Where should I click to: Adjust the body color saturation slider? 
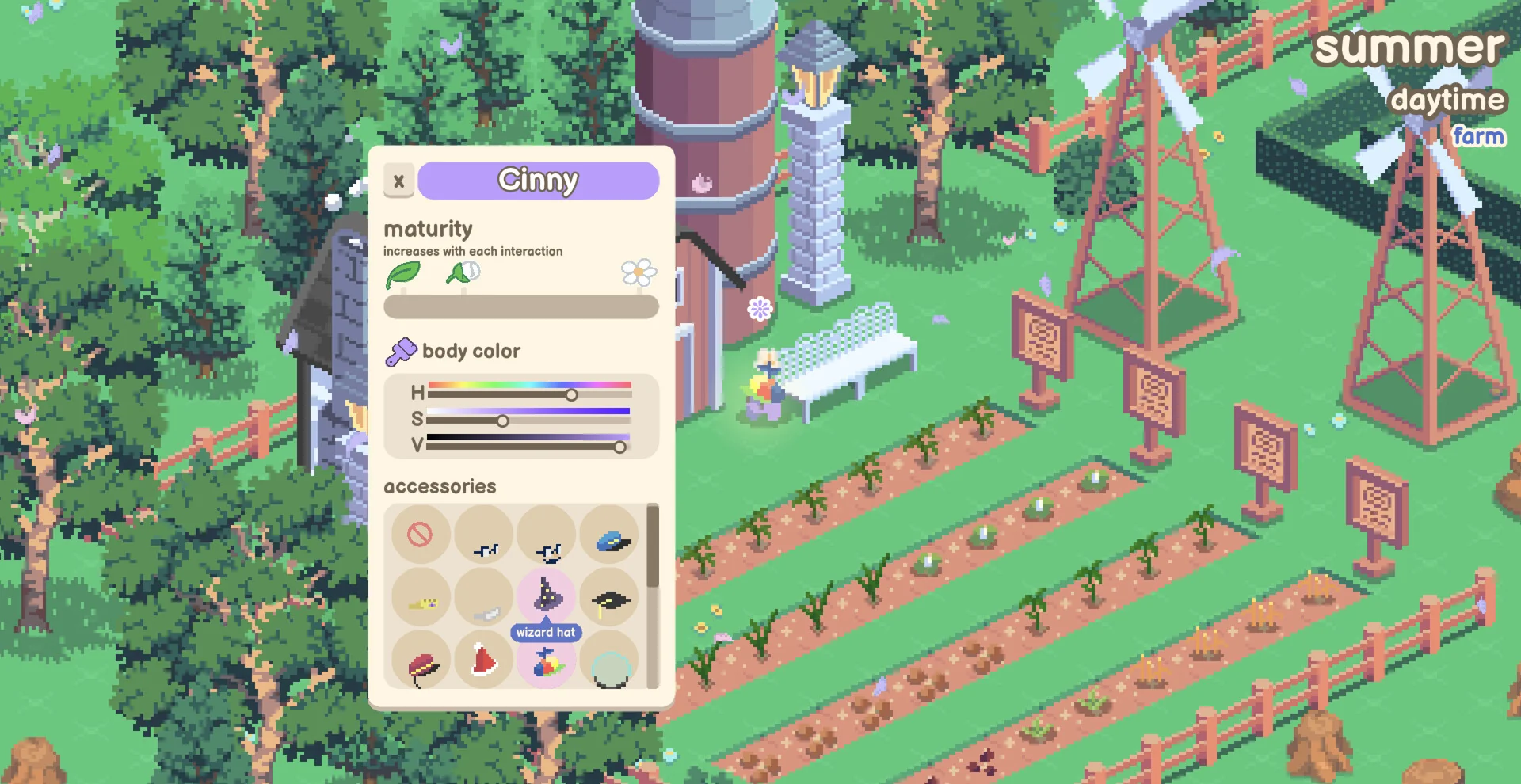coord(502,421)
